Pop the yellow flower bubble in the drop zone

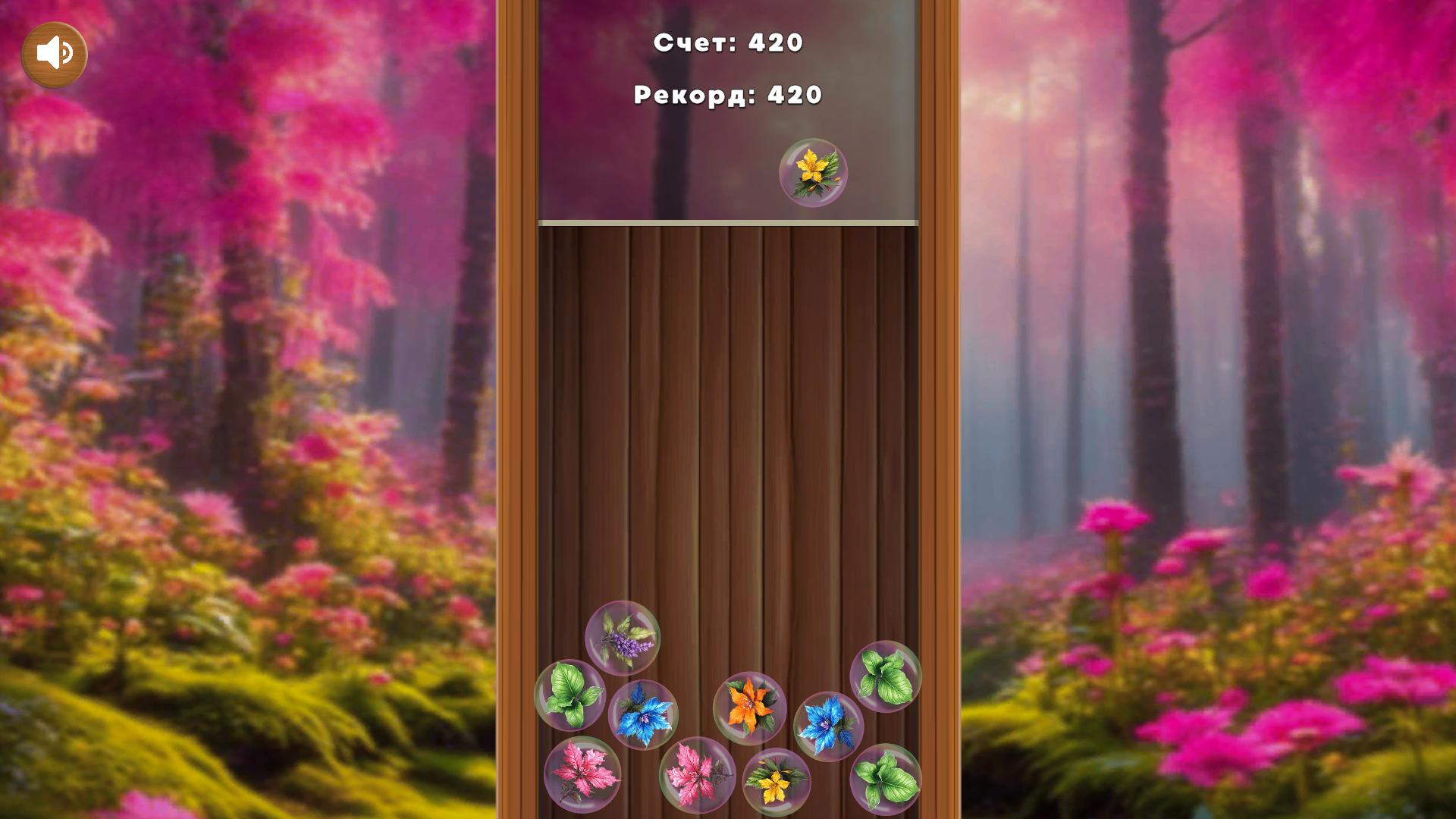coord(814,173)
